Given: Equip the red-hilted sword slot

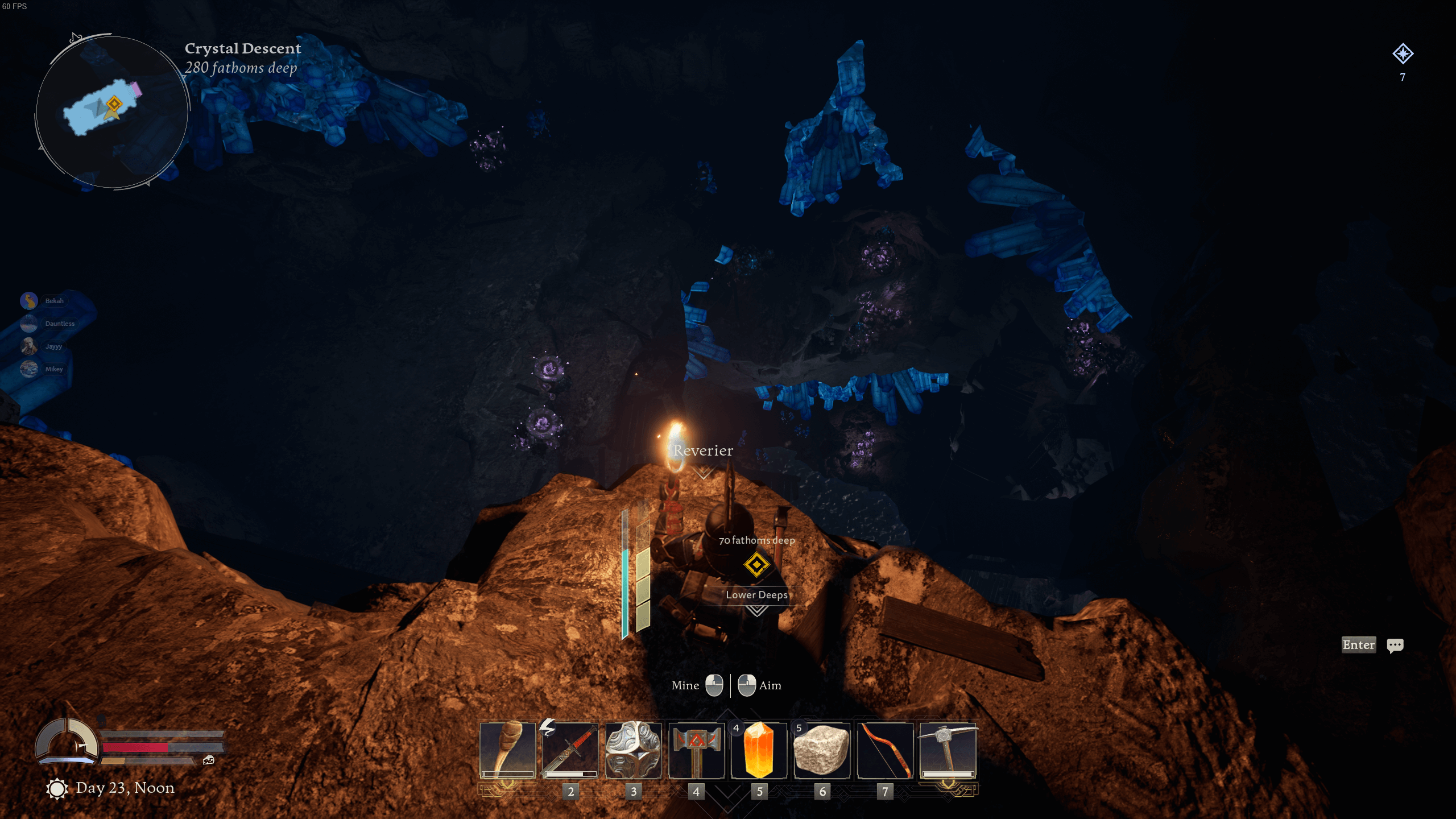Looking at the screenshot, I should pos(570,750).
